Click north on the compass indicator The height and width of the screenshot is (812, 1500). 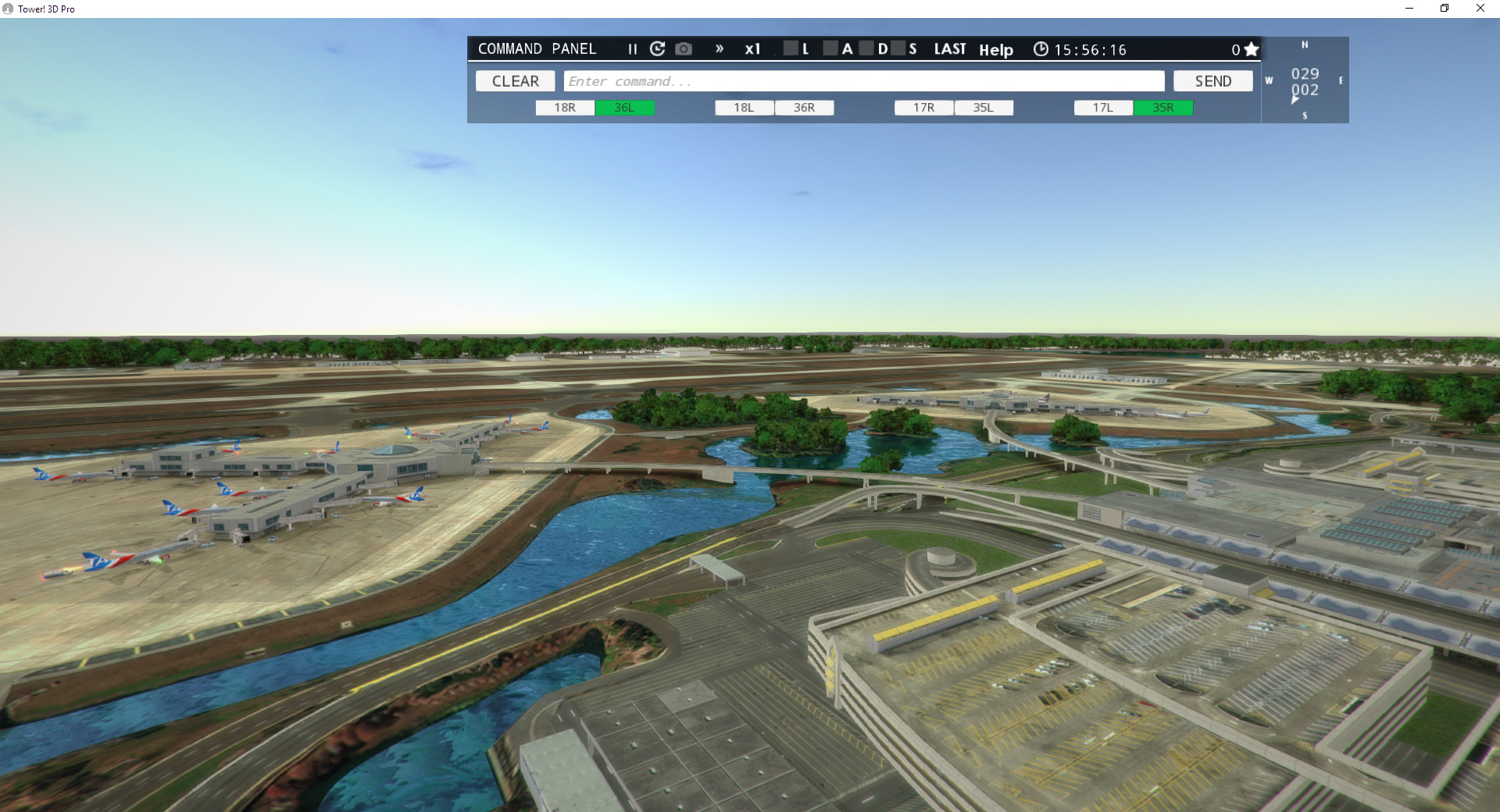click(x=1303, y=45)
